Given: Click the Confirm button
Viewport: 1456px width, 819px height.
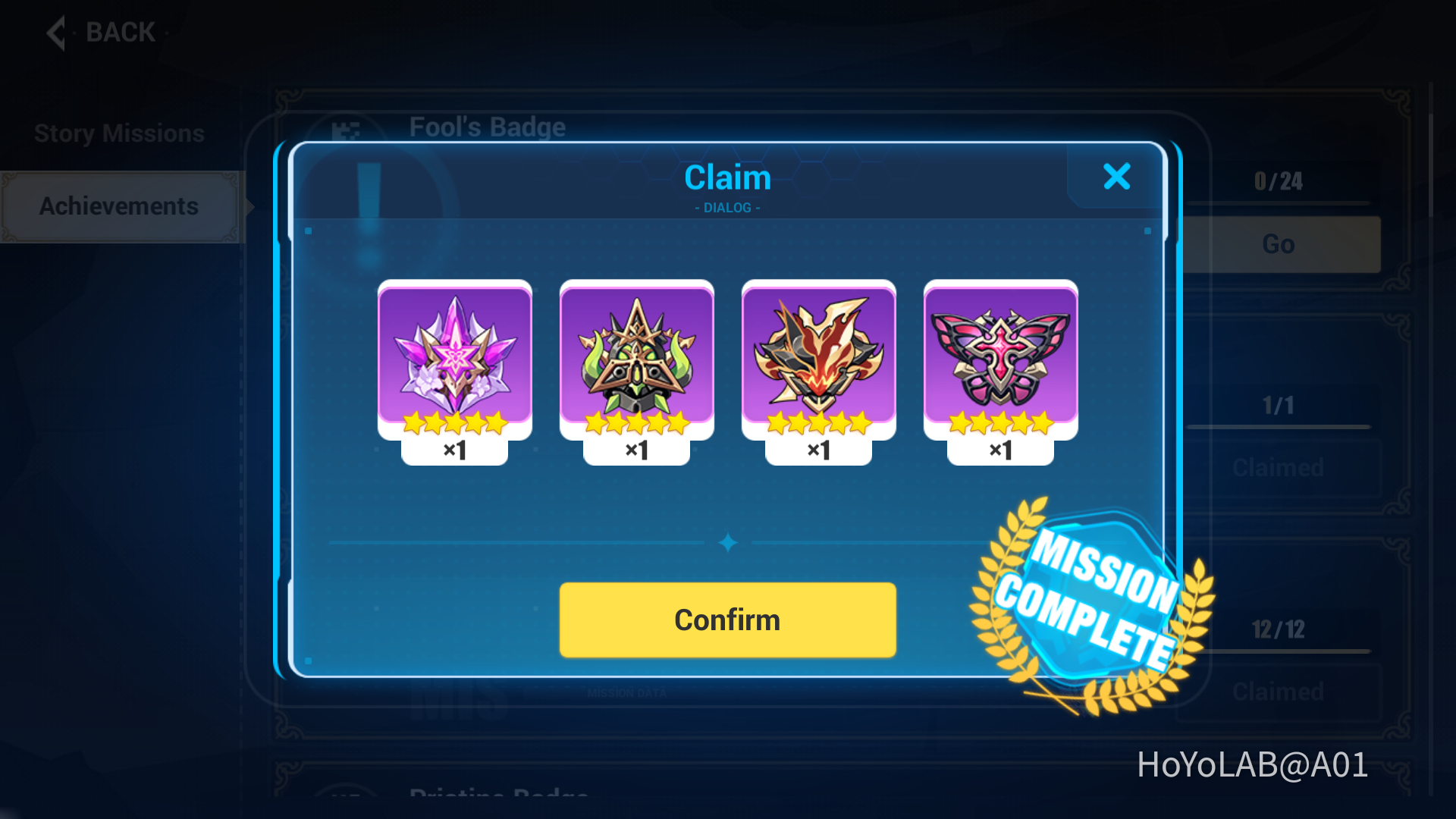Looking at the screenshot, I should (x=726, y=620).
